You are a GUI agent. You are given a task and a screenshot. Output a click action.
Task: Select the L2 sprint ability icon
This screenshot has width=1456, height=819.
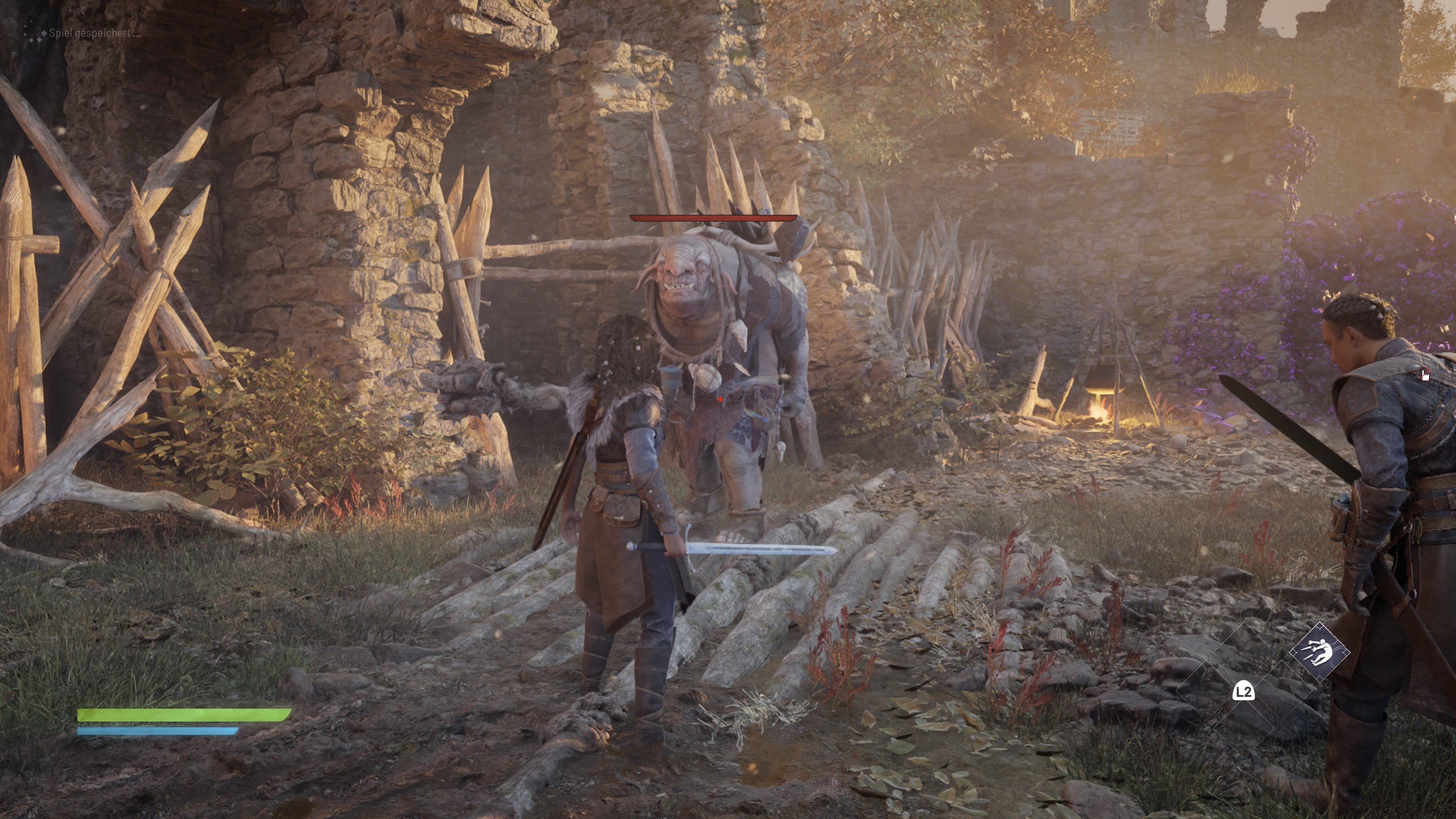click(x=1244, y=692)
